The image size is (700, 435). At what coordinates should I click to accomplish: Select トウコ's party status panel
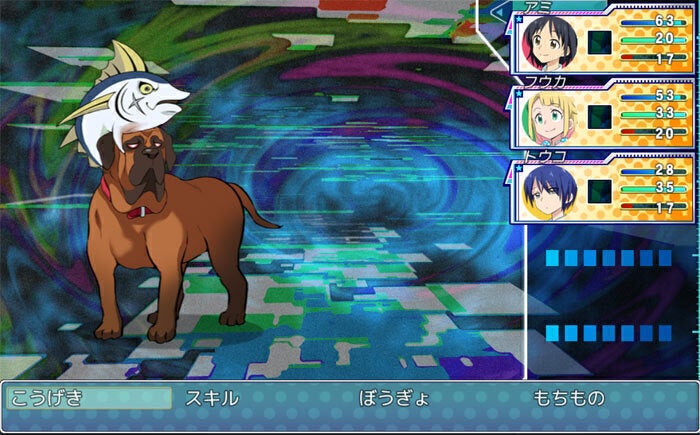[603, 190]
